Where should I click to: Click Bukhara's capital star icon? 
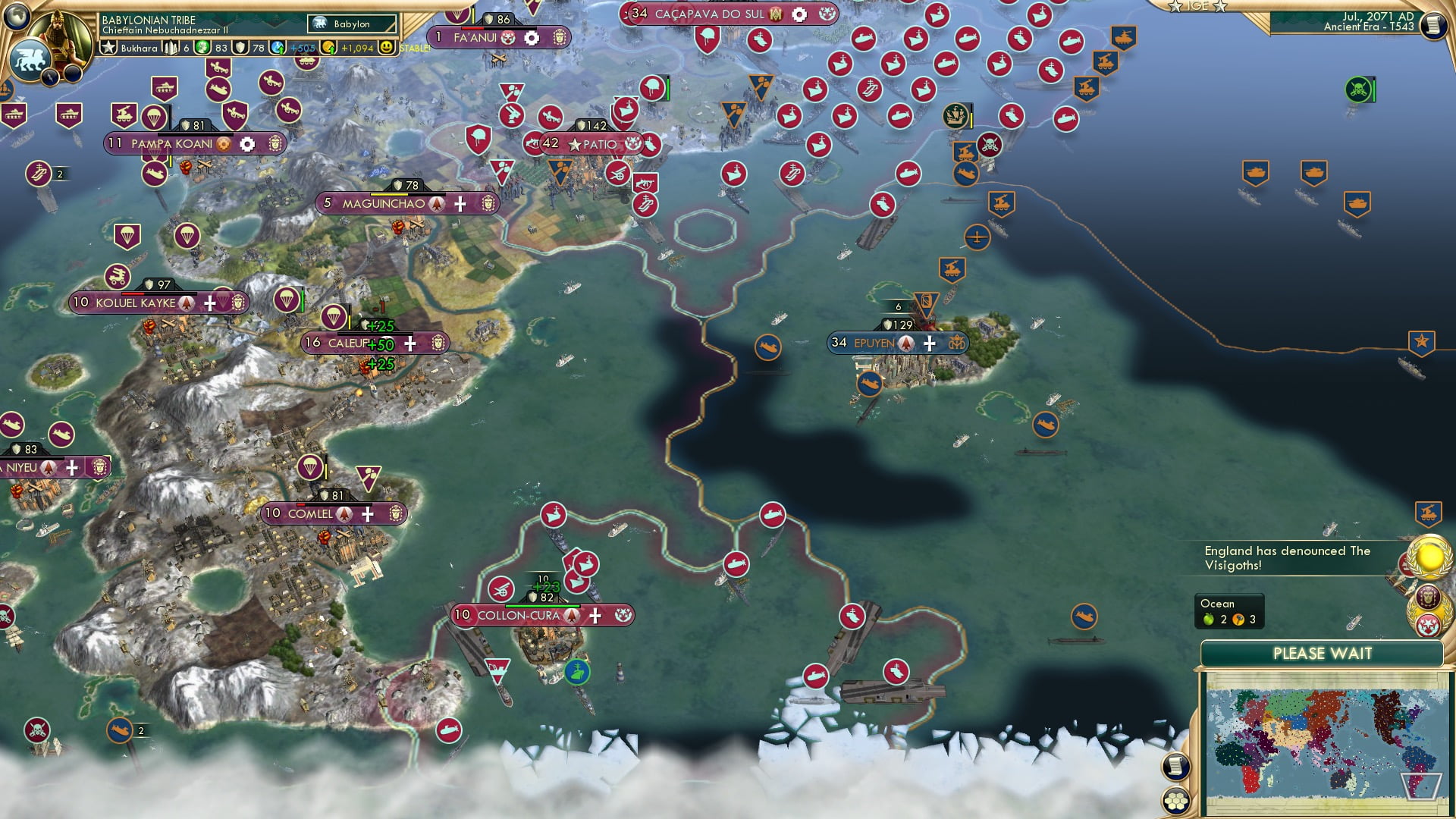pyautogui.click(x=109, y=47)
